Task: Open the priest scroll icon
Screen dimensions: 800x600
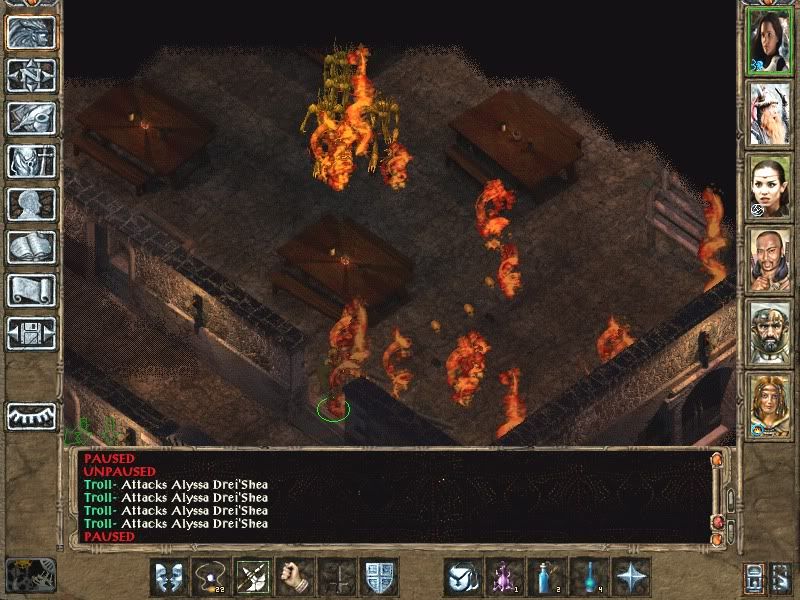Action: point(31,290)
